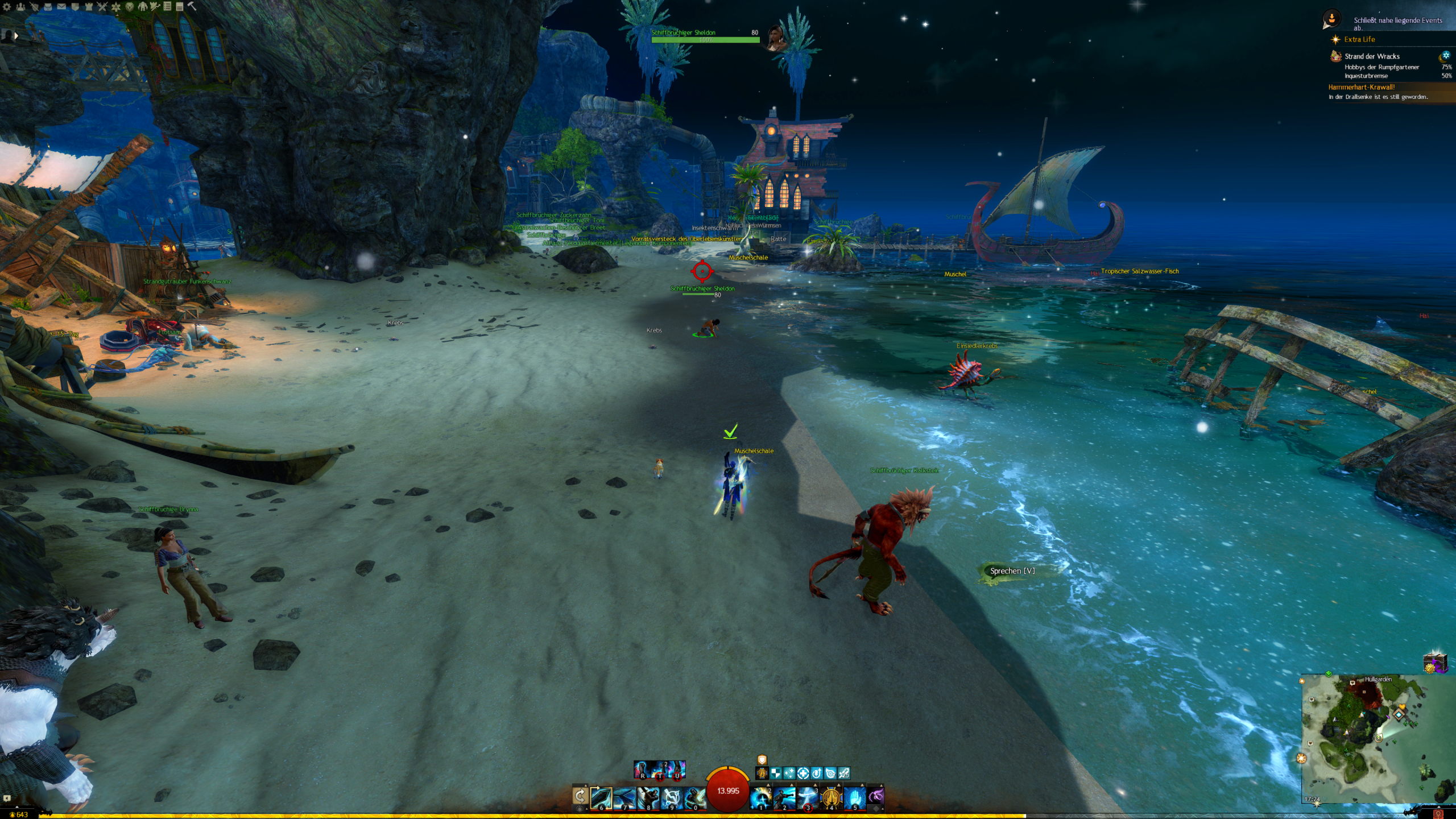Select the Hammerhart-Krawall! event entry

click(1361, 87)
